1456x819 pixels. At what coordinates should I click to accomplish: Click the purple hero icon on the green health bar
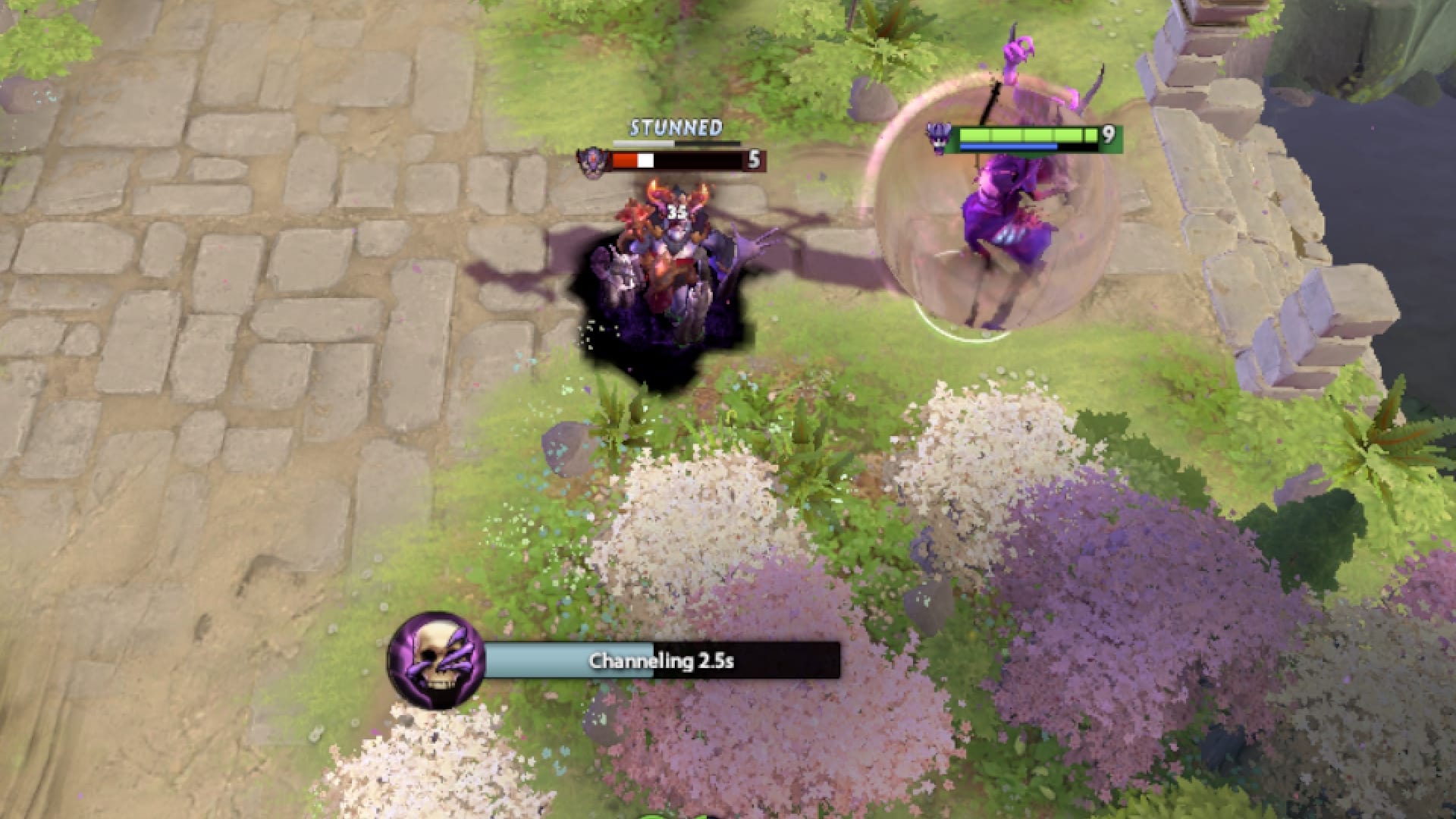pos(940,136)
